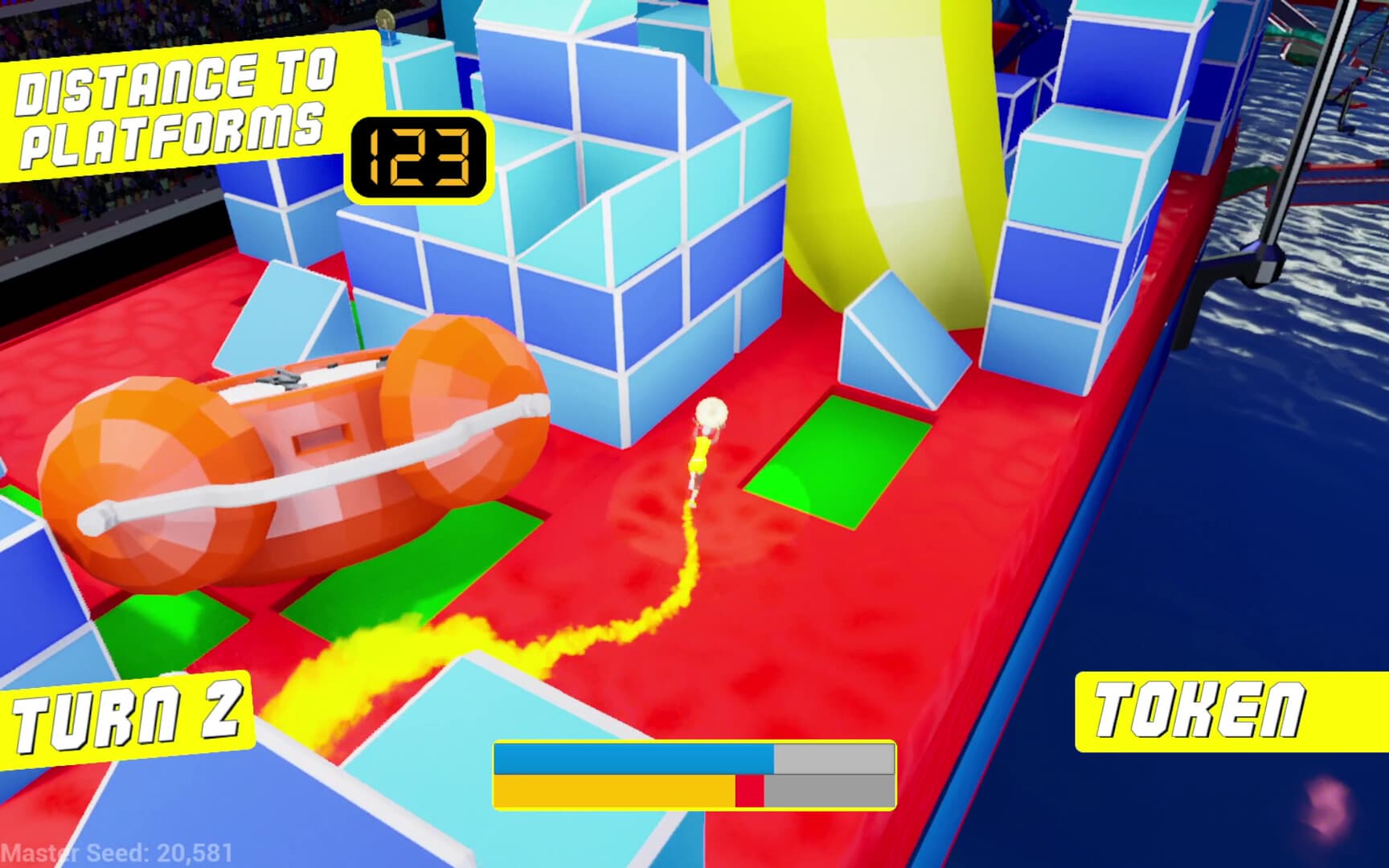Click the Distance to Platforms counter display
Image resolution: width=1389 pixels, height=868 pixels.
click(x=418, y=158)
